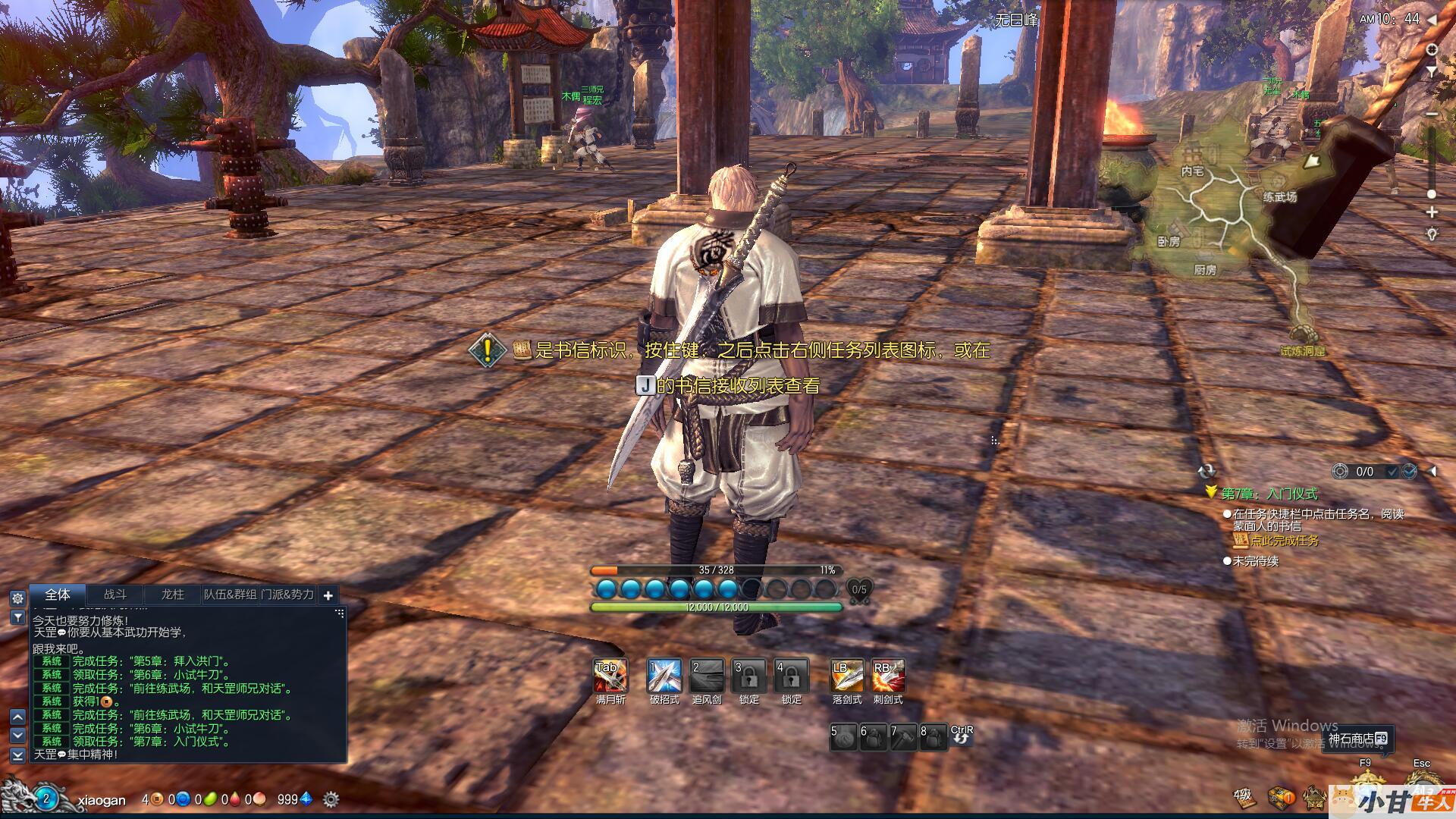Trigger the 落剑式 skill
The width and height of the screenshot is (1456, 819).
click(846, 676)
